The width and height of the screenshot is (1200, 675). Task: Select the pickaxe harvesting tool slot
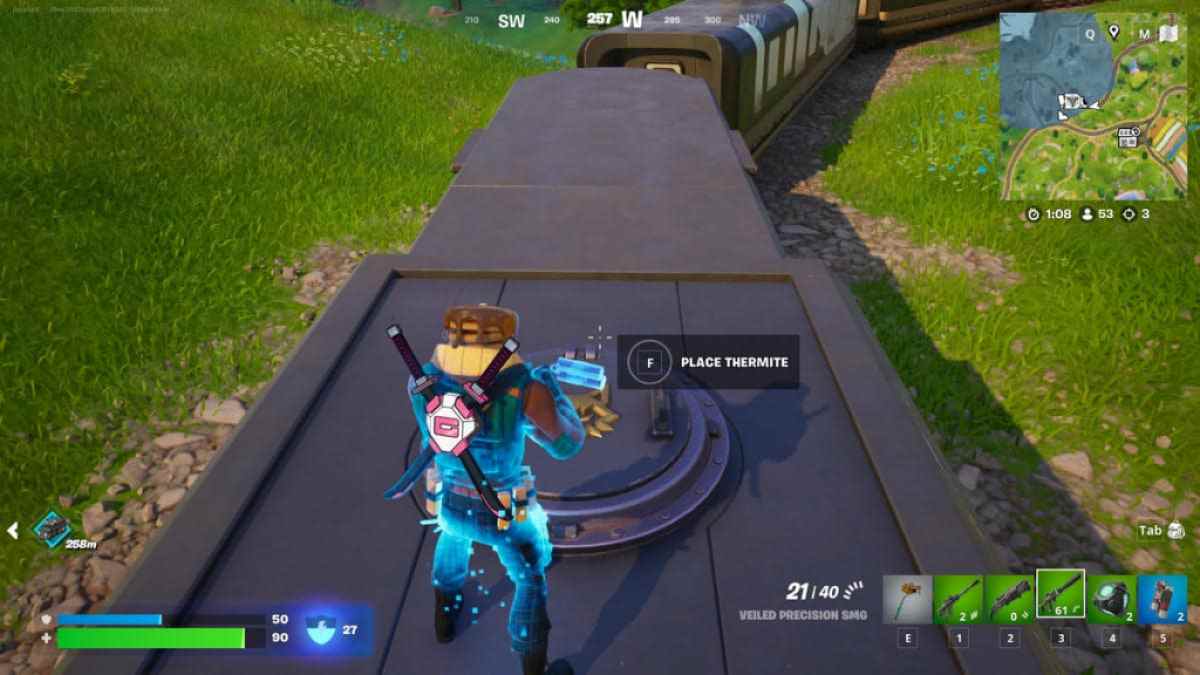coord(907,599)
